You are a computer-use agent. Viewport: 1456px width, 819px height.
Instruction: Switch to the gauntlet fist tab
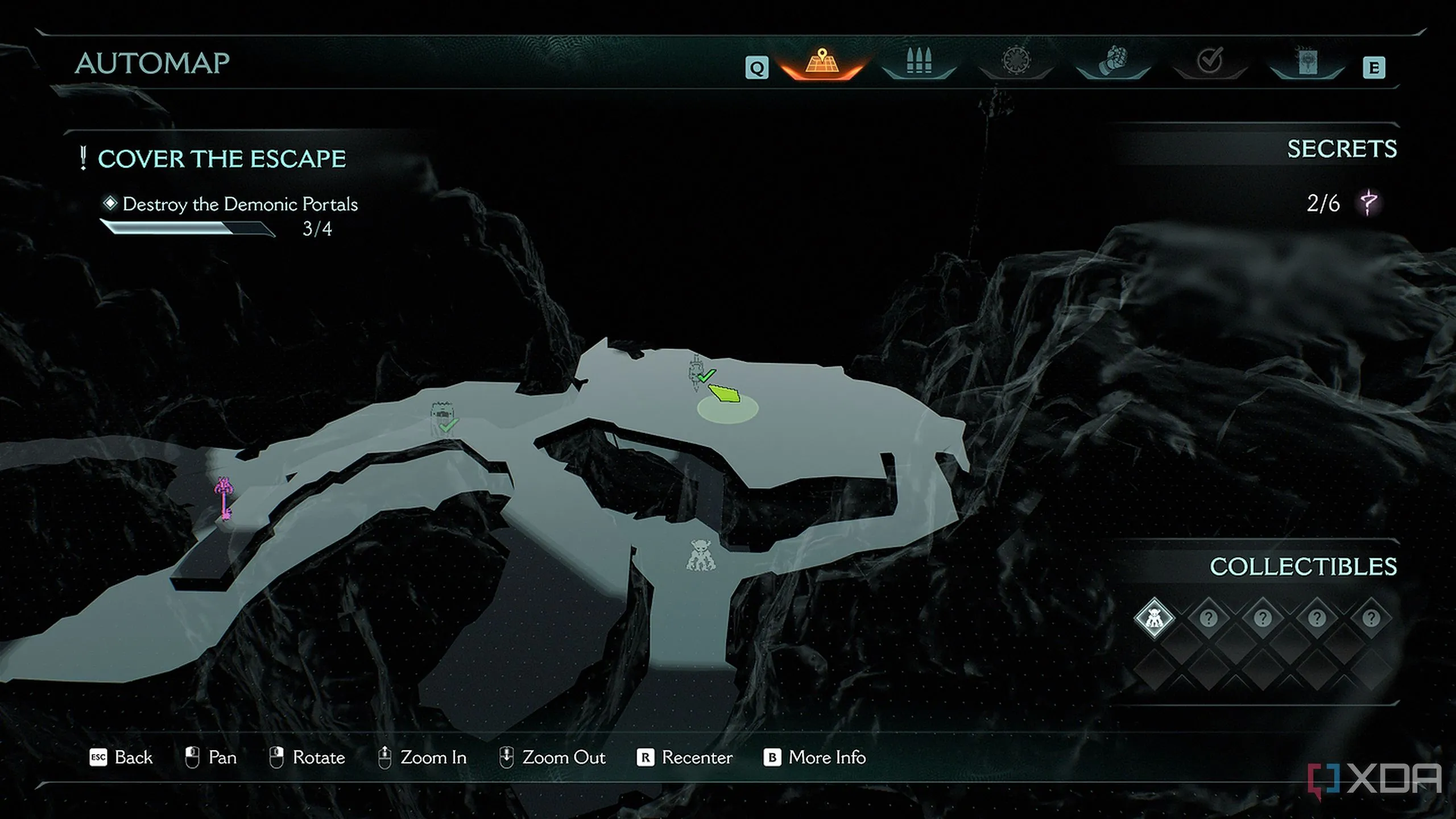pyautogui.click(x=1112, y=61)
